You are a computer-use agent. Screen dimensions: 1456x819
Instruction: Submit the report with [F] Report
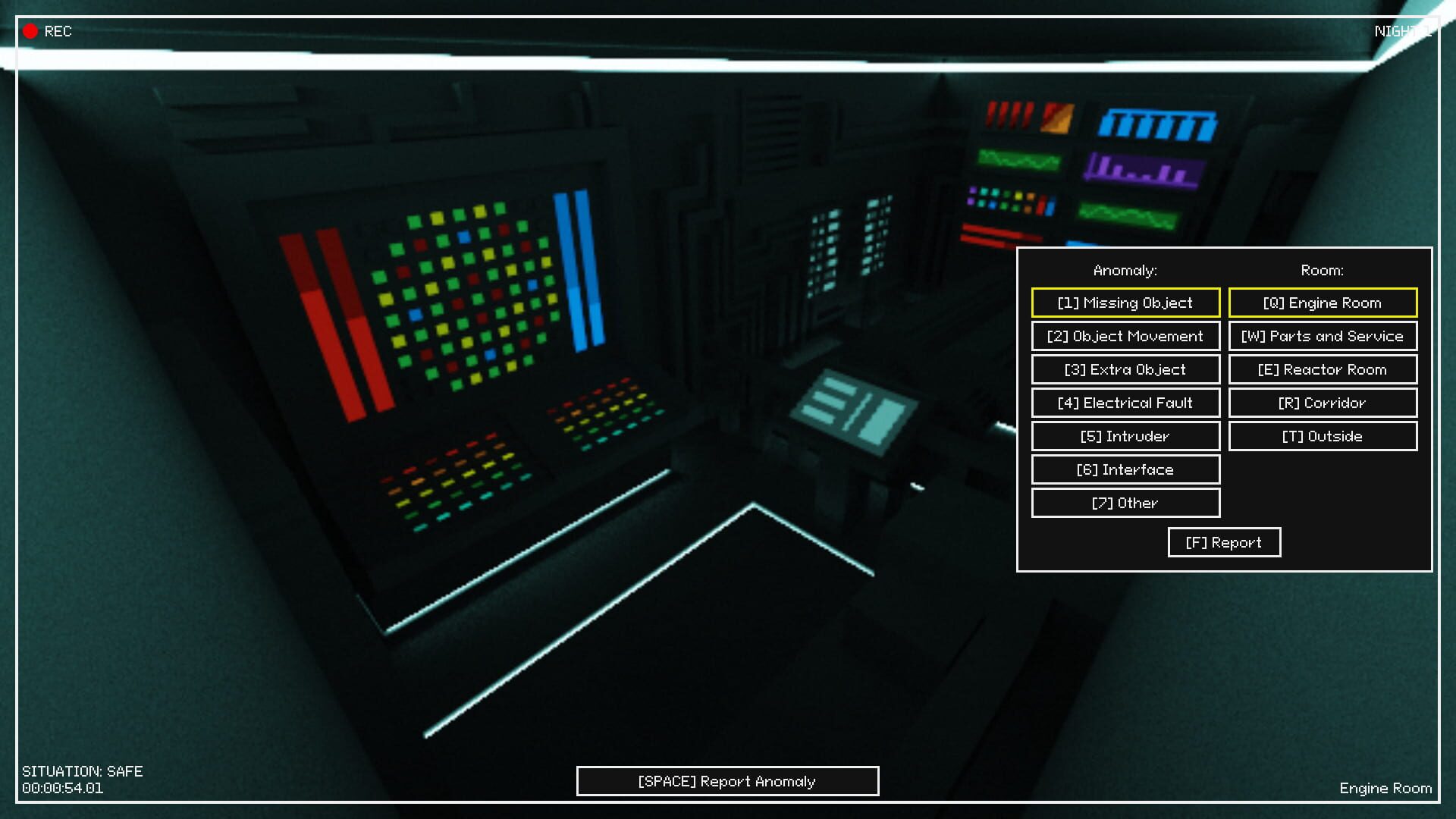point(1223,542)
